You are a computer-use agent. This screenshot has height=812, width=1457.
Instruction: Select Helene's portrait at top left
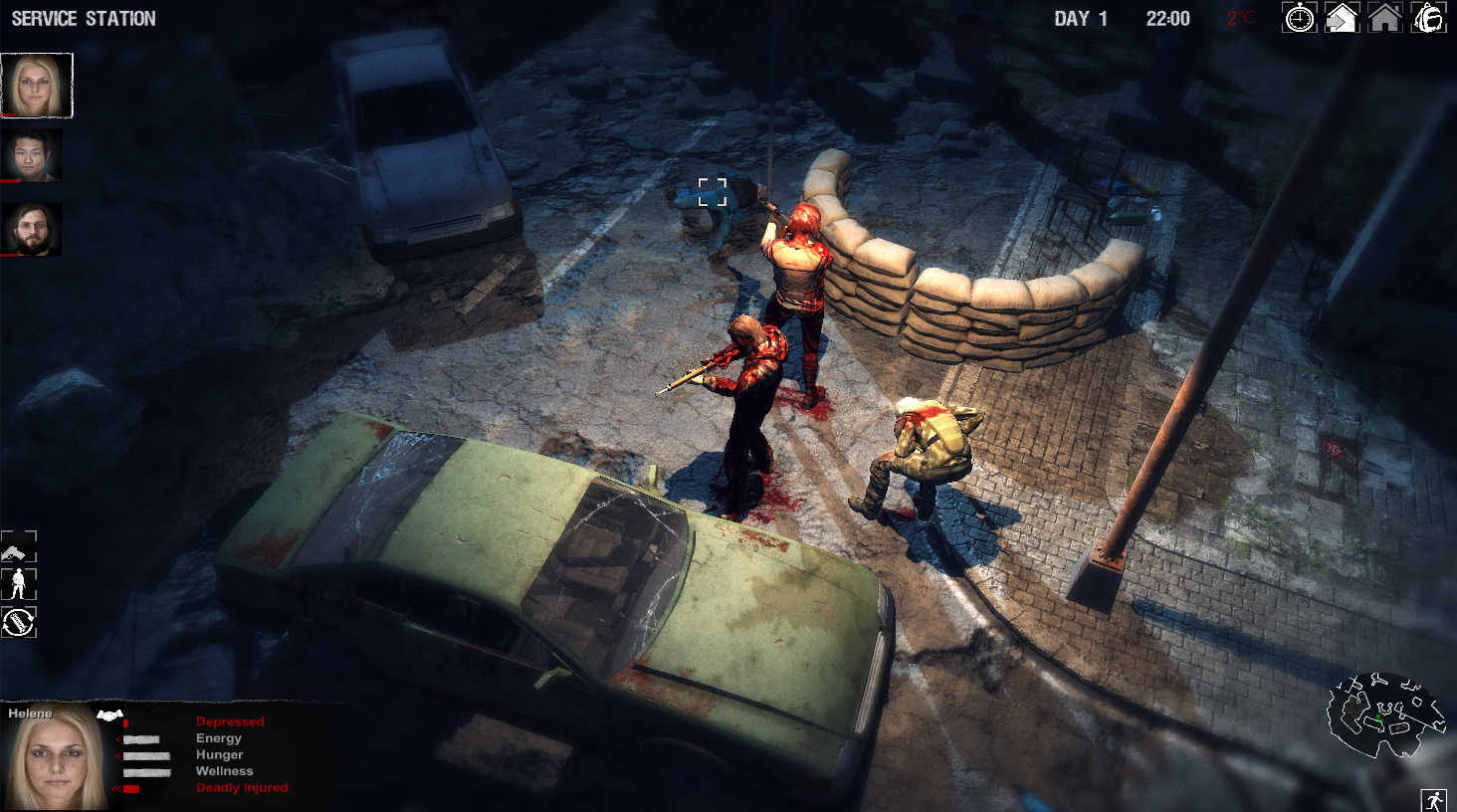click(37, 86)
